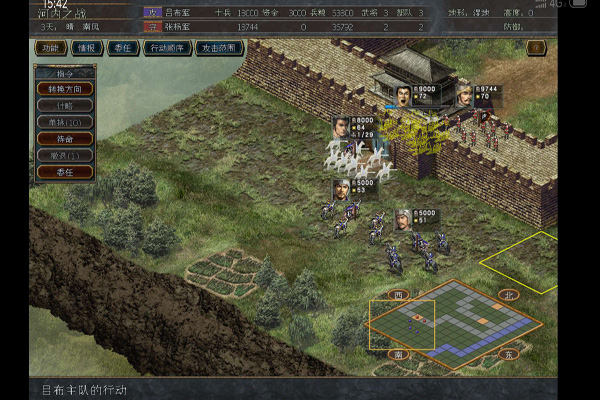Viewport: 600px width, 400px height.
Task: Open the 功能 function menu
Action: tap(49, 48)
